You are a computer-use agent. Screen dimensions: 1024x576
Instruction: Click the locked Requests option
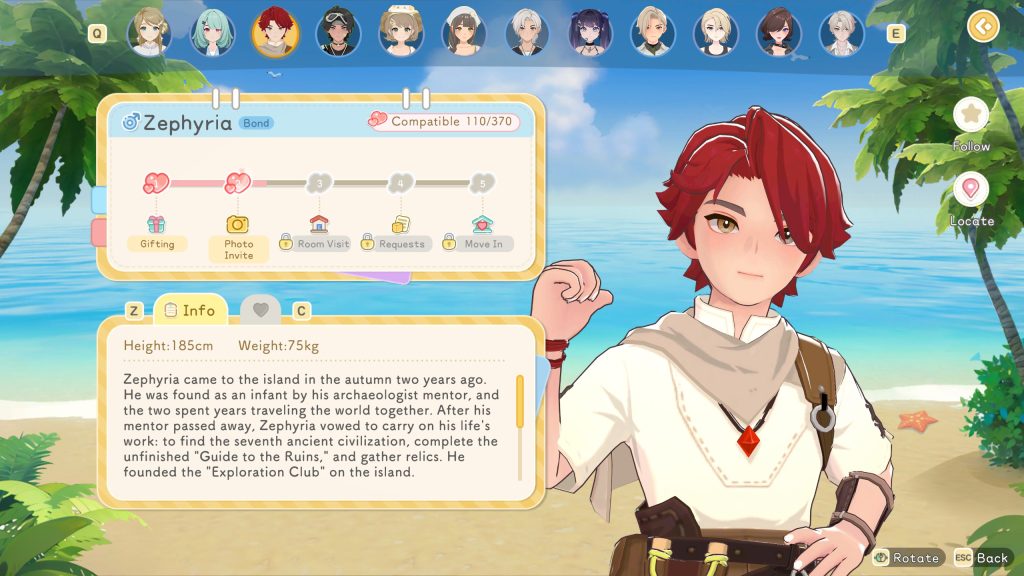click(397, 233)
